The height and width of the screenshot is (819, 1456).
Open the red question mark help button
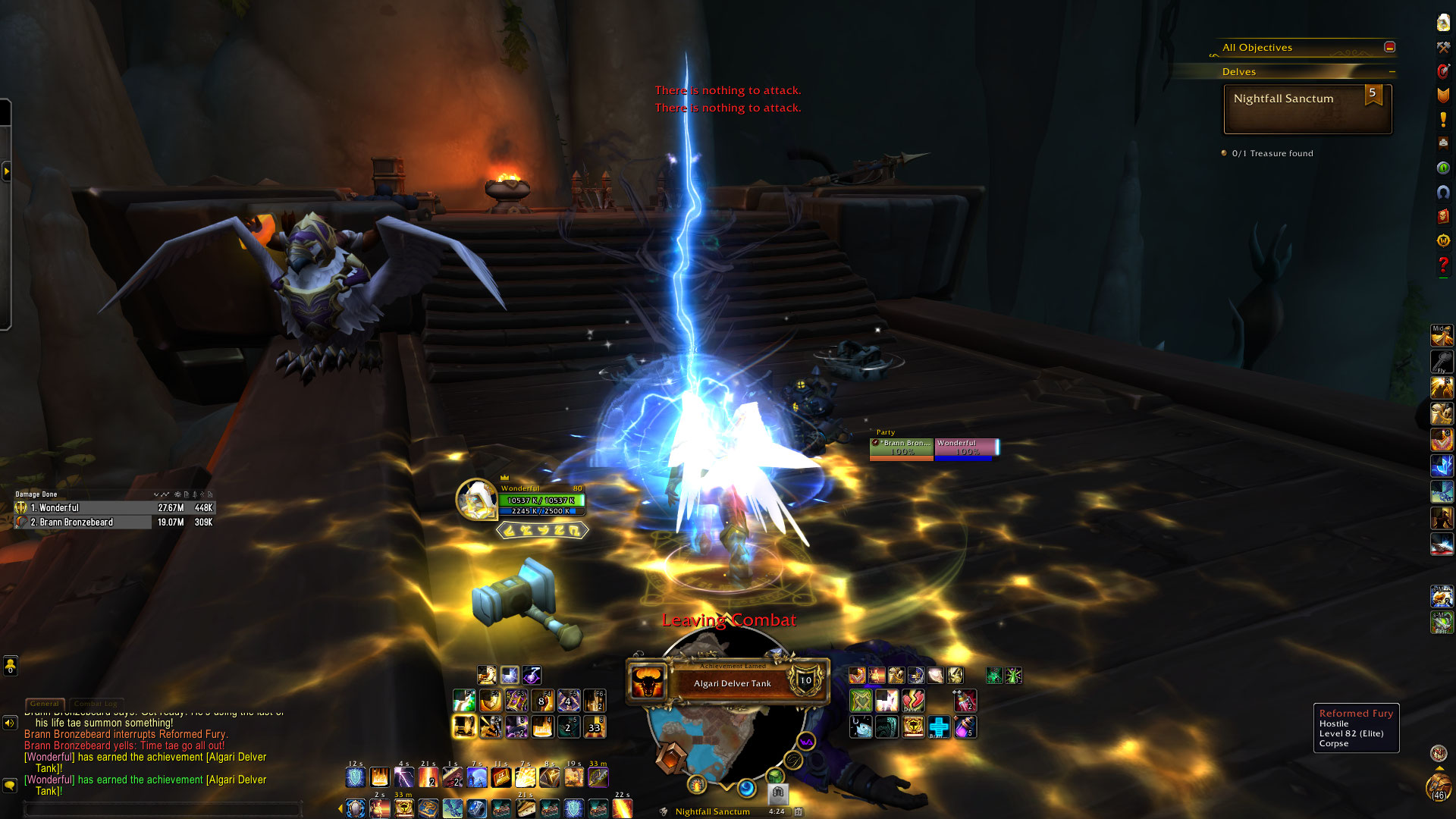[1443, 265]
